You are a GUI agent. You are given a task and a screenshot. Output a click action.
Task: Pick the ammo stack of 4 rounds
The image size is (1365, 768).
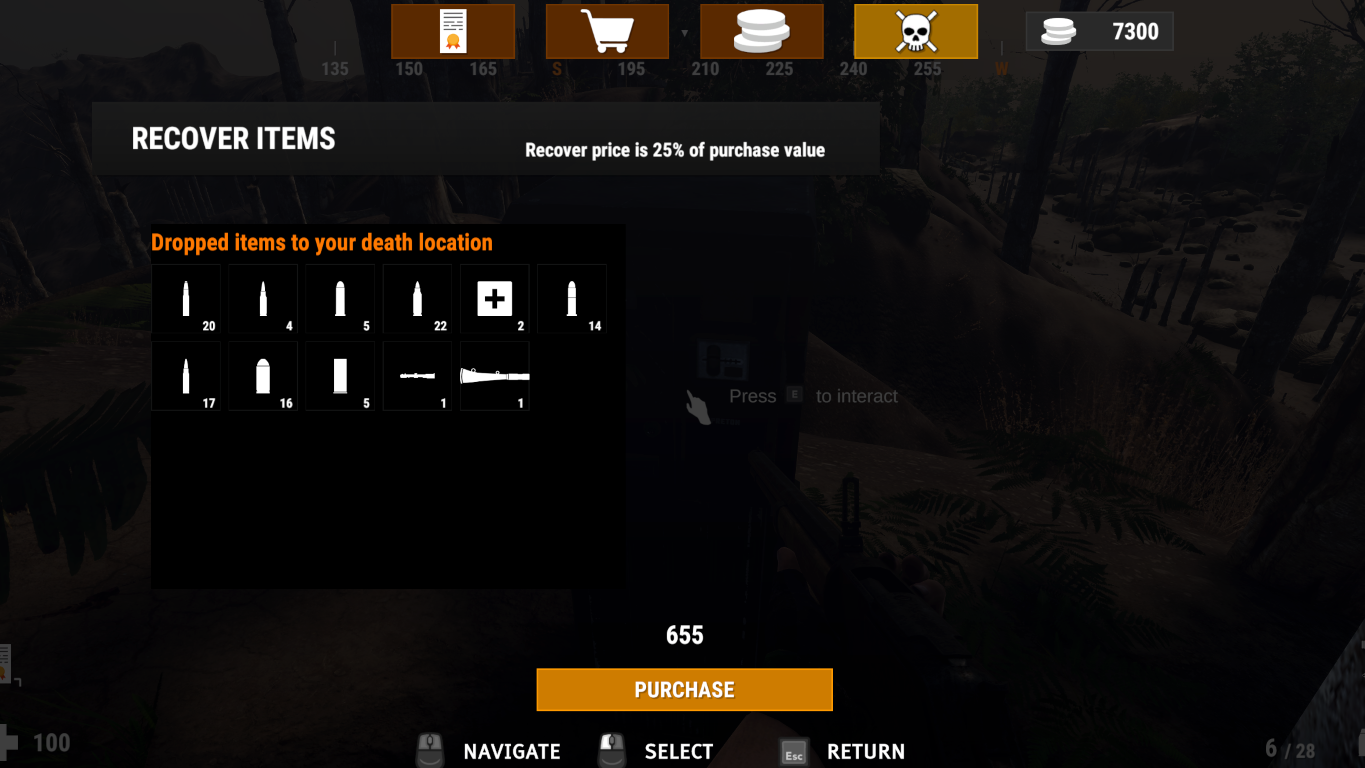tap(263, 299)
